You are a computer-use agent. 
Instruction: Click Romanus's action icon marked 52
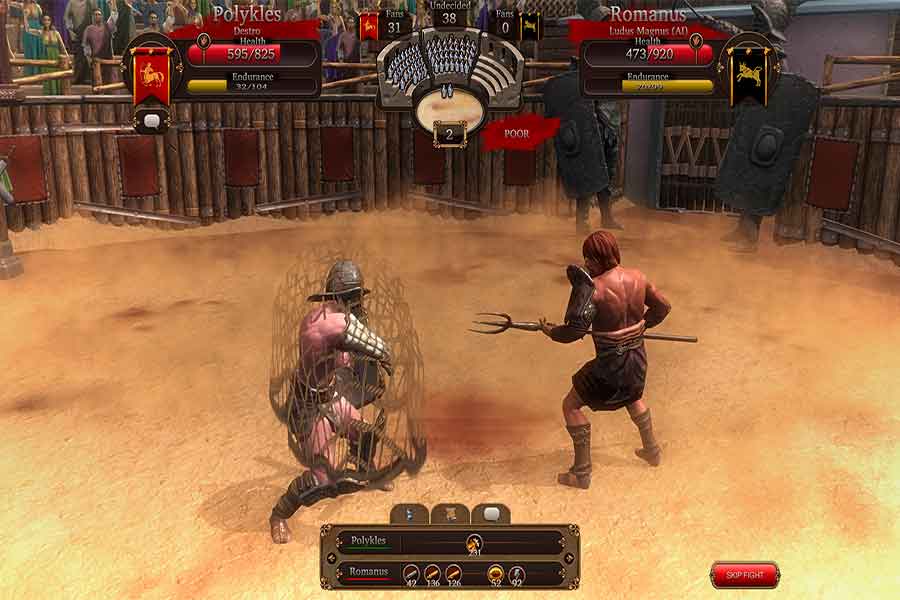pos(494,574)
